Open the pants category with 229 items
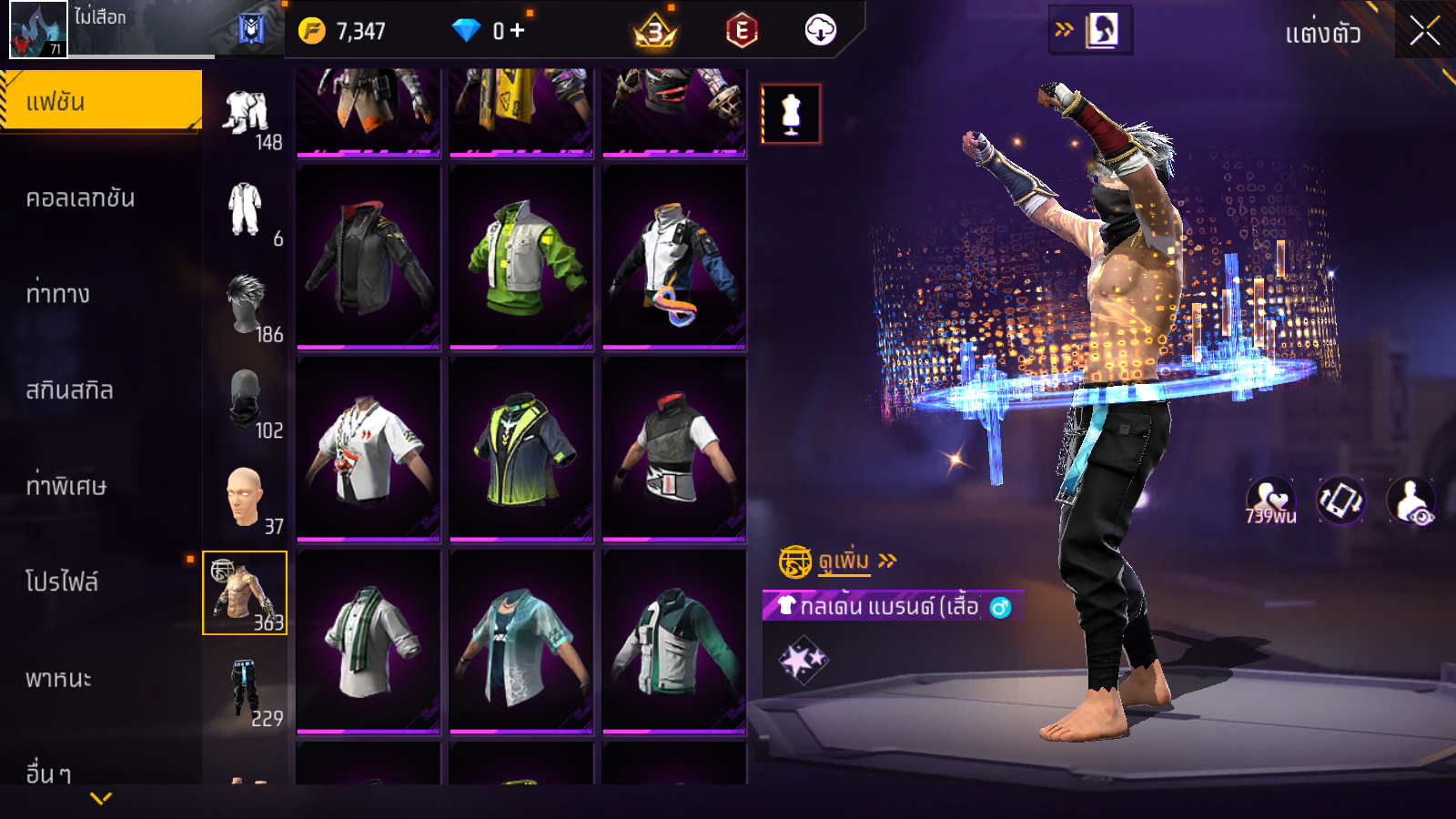The image size is (1456, 819). [244, 689]
